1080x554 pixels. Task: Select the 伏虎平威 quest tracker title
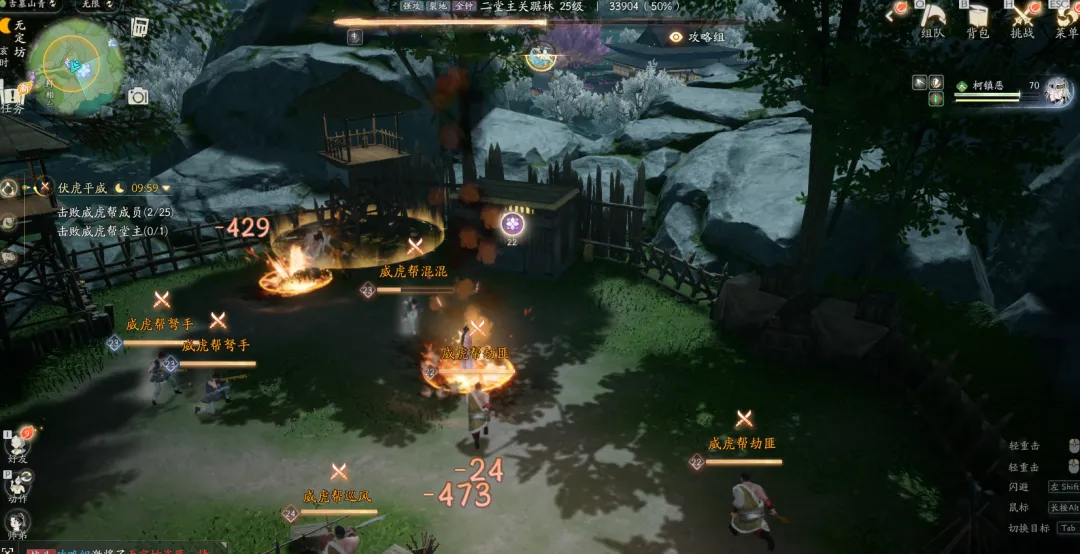[82, 188]
